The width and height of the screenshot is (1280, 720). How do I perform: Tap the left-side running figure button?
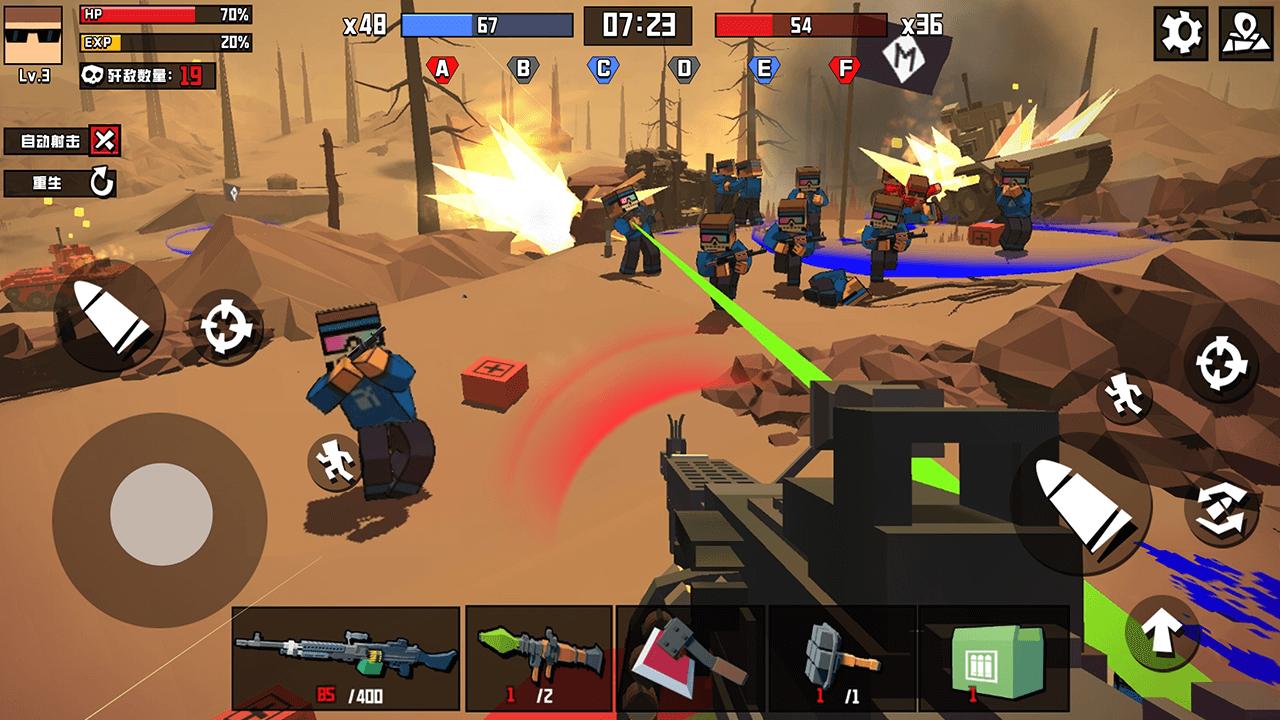pos(335,461)
